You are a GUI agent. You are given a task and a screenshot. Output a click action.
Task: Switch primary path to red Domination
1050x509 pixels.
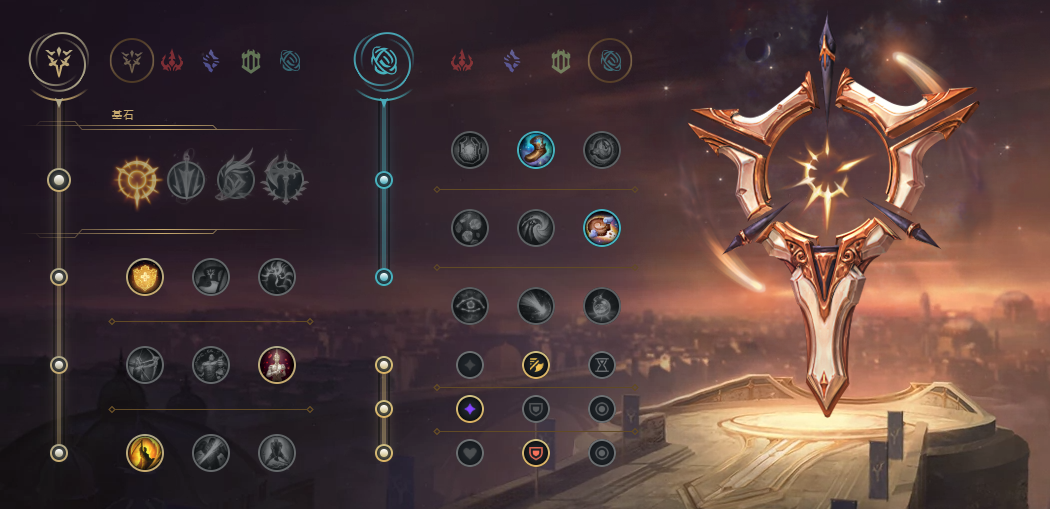(x=171, y=61)
